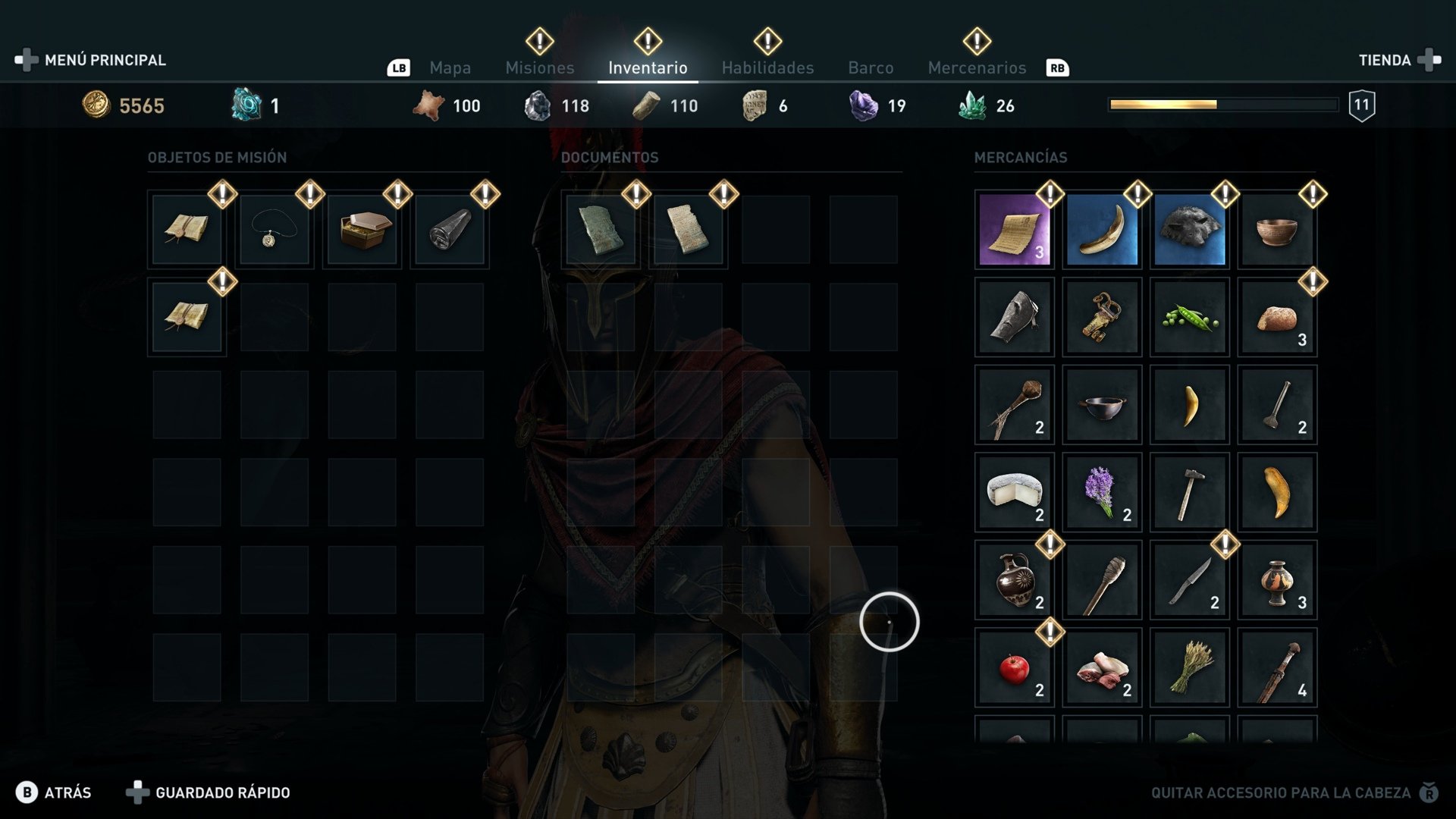The image size is (1456, 819).
Task: Select the leather resource icon
Action: click(429, 105)
